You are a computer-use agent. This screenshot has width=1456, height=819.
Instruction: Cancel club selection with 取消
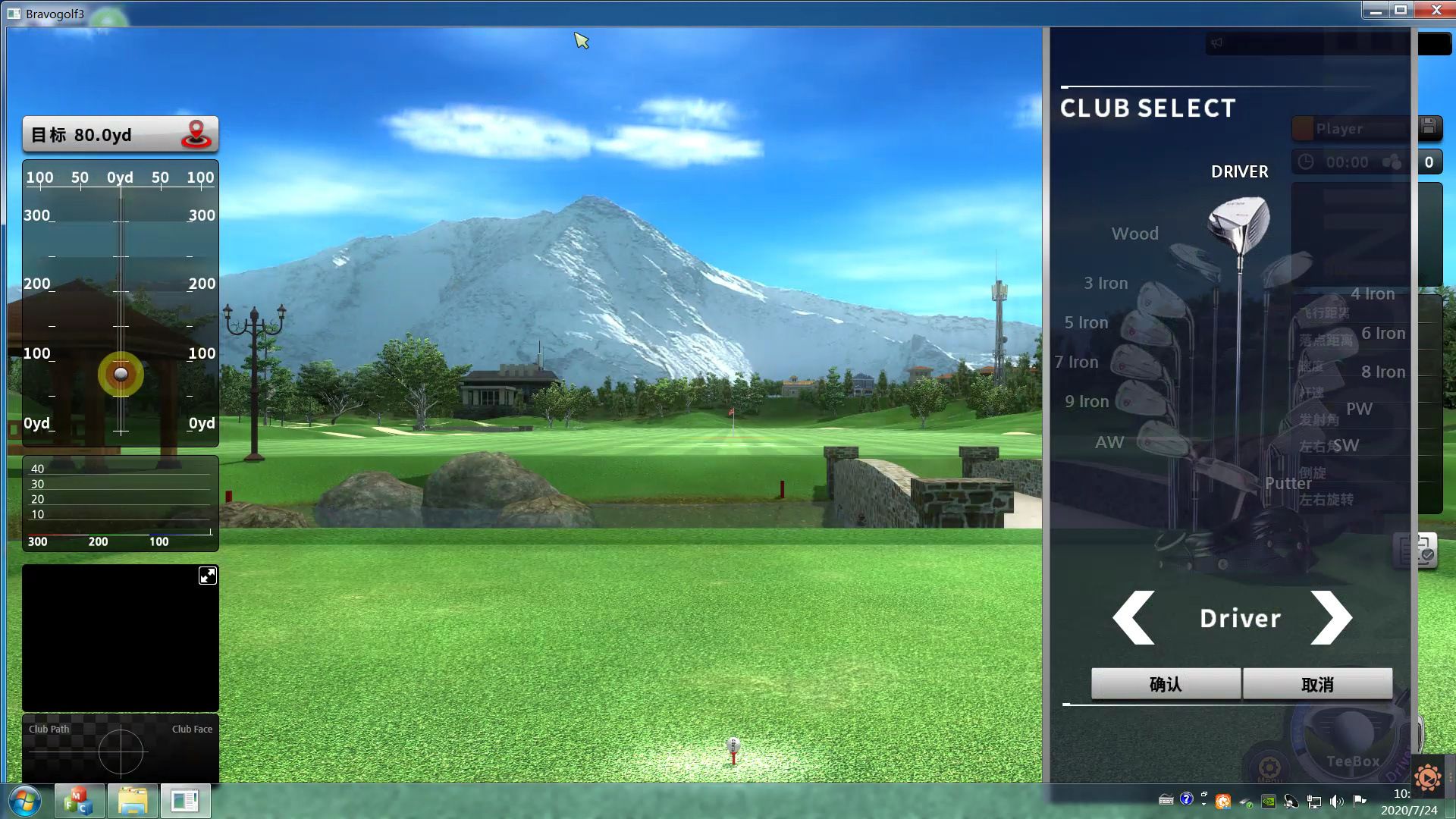click(1317, 684)
